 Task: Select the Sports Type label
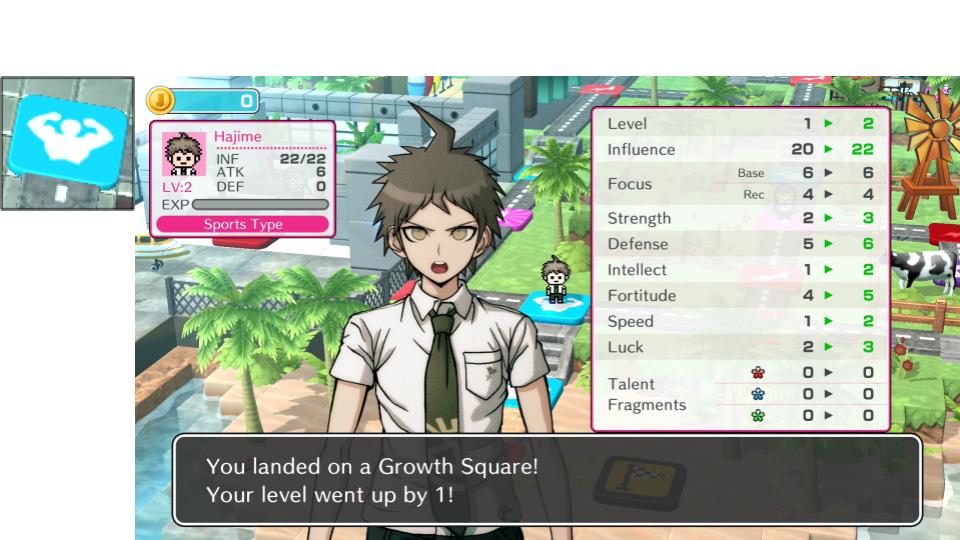click(243, 225)
